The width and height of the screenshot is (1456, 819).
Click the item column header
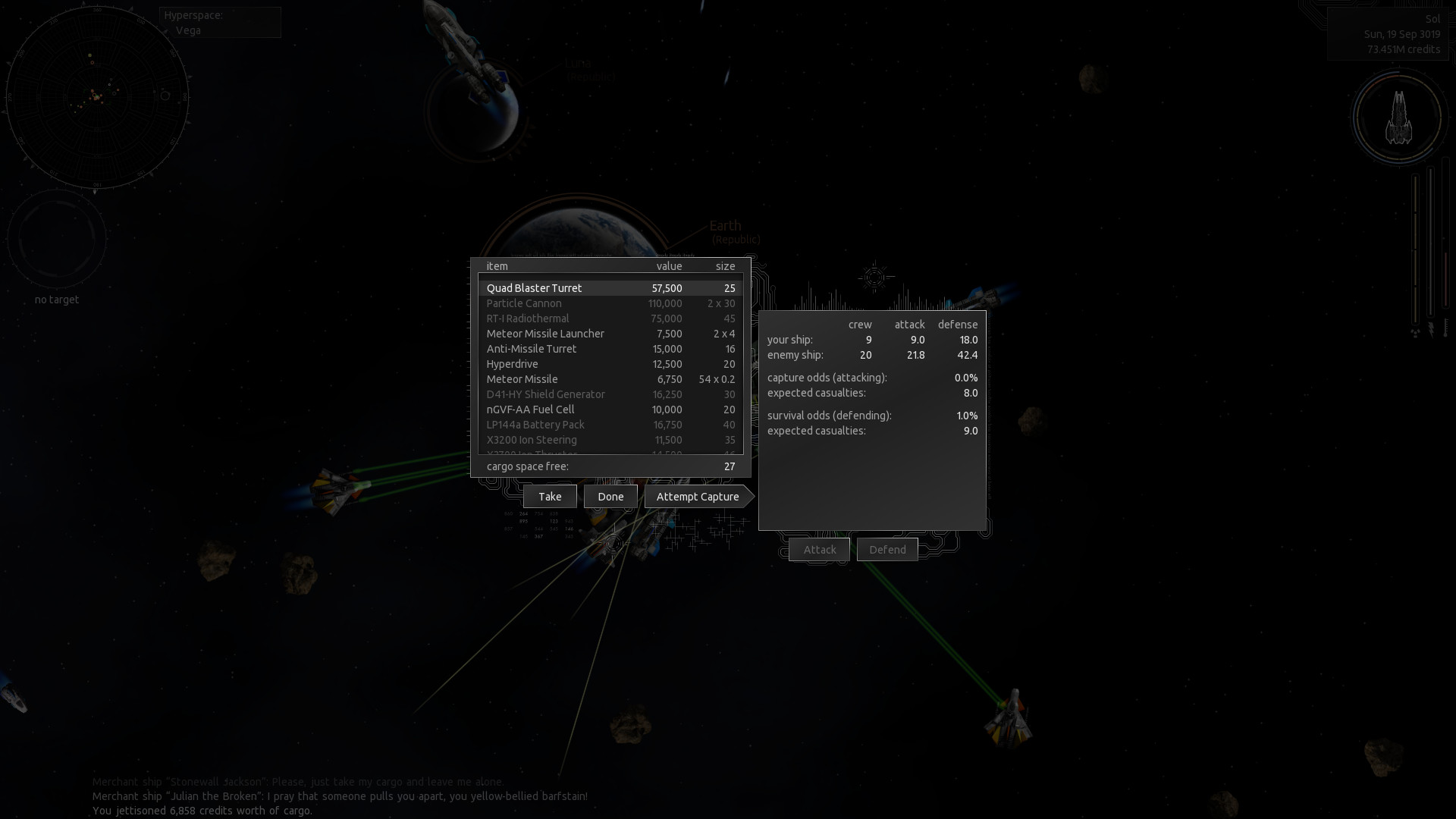497,266
